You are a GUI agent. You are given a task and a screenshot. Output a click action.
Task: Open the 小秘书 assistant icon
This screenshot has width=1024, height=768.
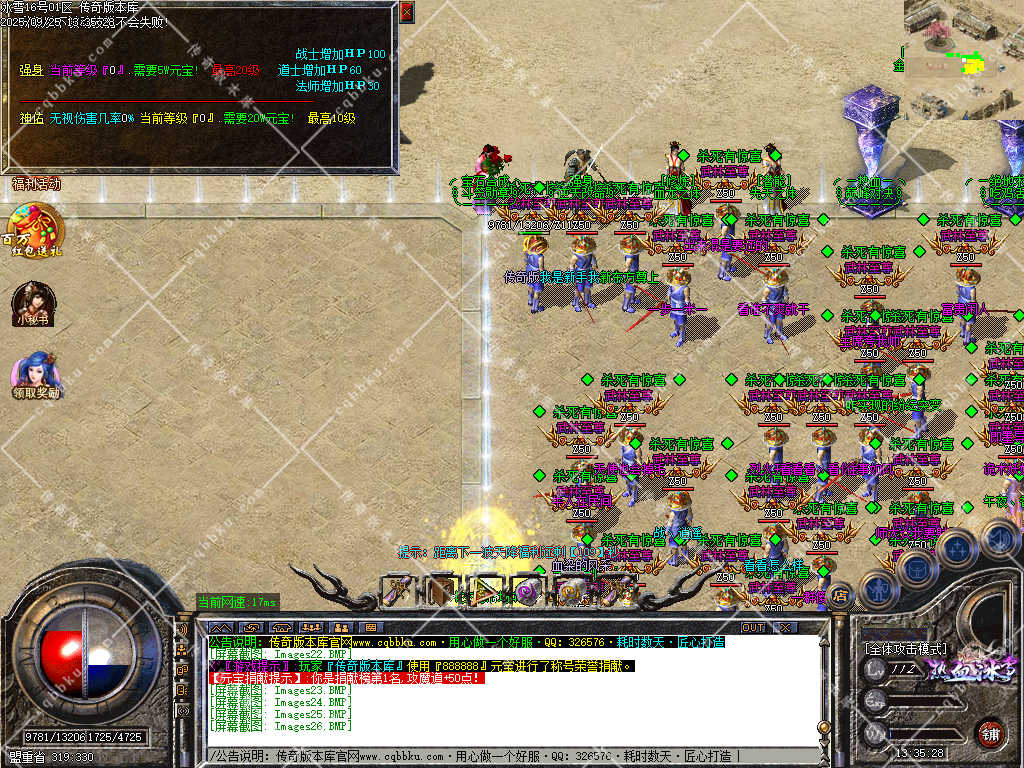point(32,302)
